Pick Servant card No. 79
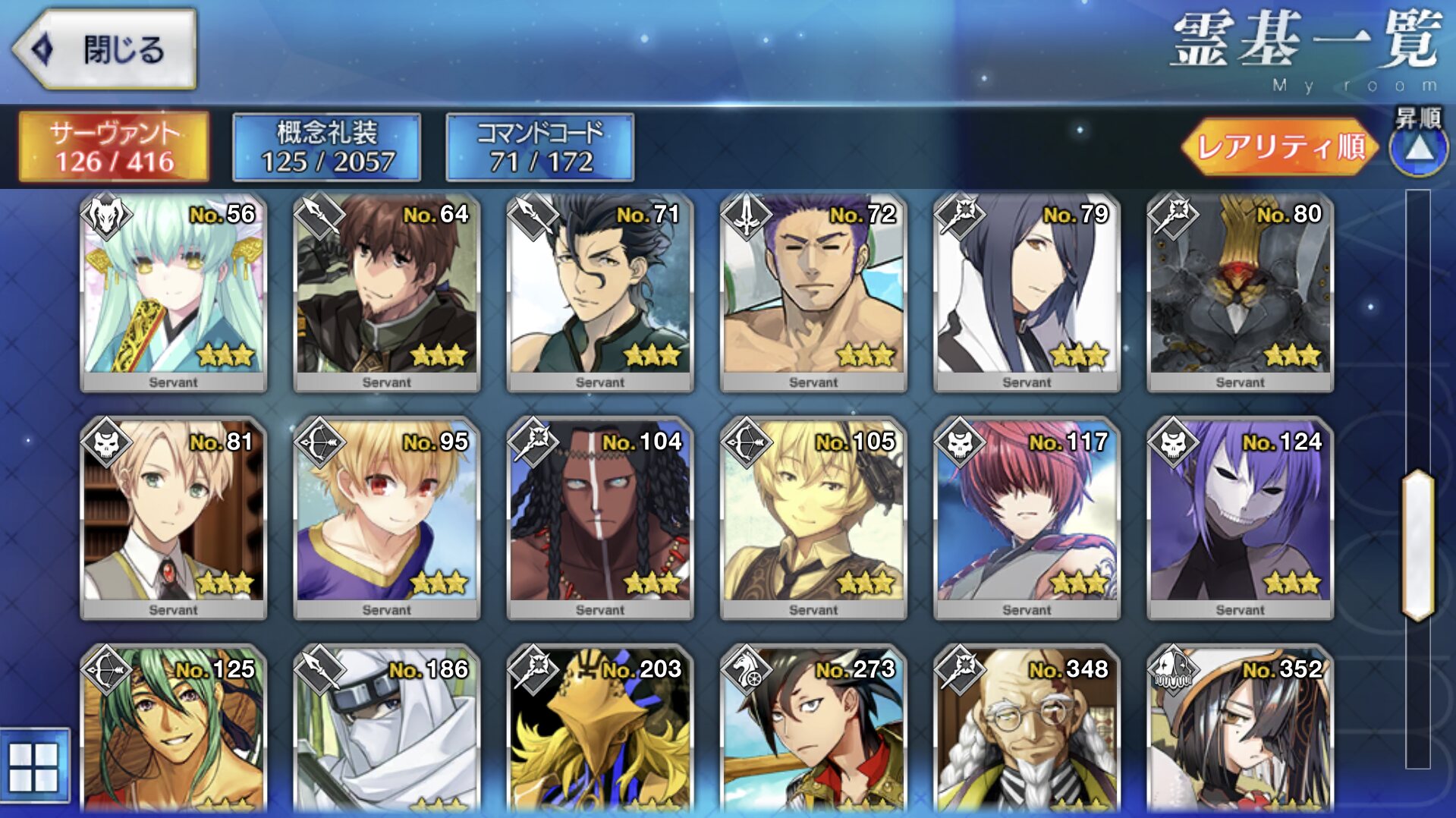 coord(1027,292)
